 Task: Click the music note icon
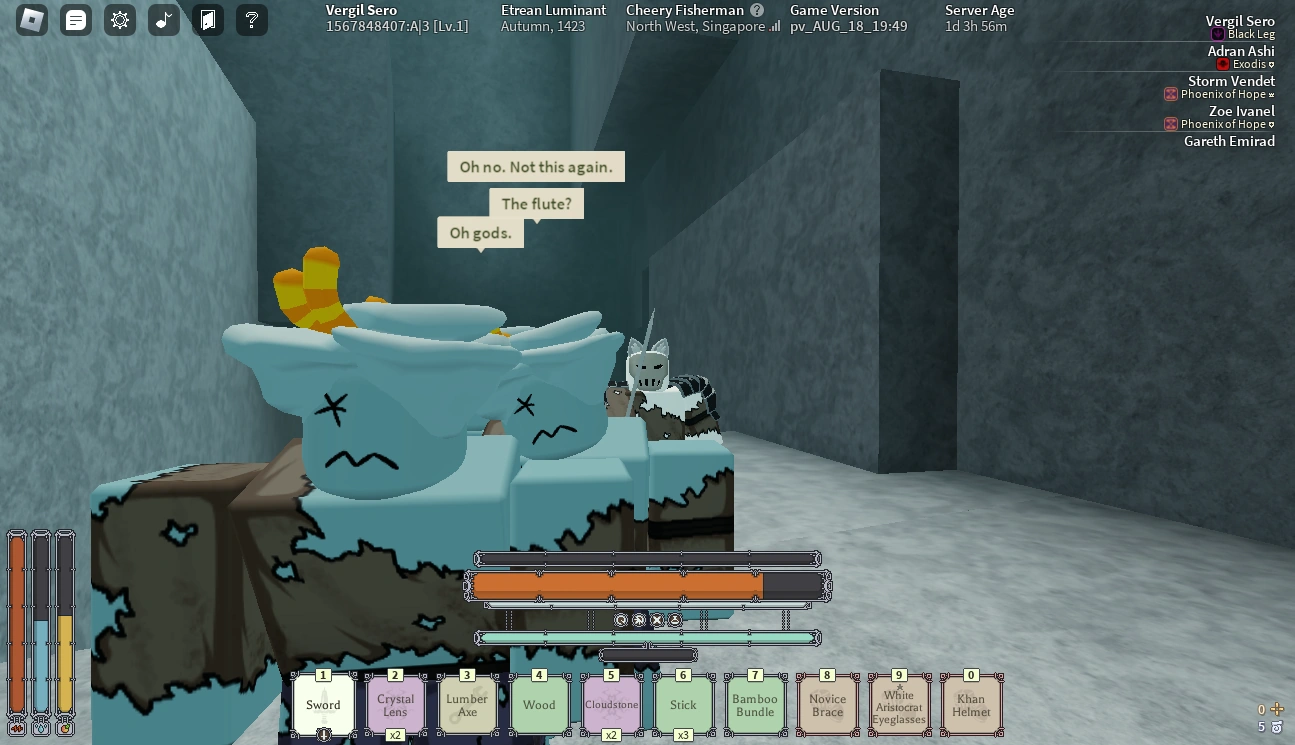tap(163, 20)
